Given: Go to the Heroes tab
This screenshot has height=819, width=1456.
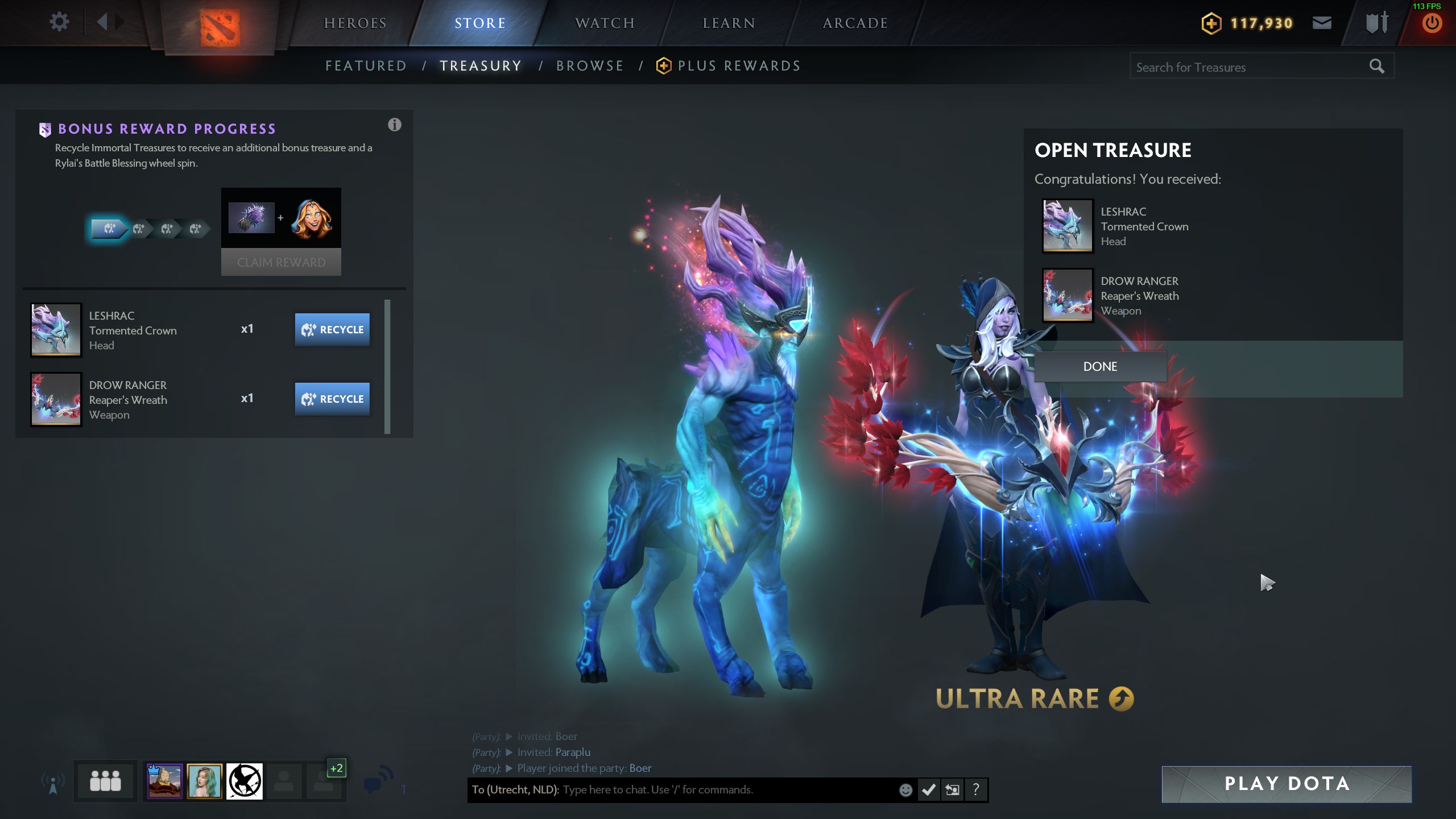Looking at the screenshot, I should (355, 23).
